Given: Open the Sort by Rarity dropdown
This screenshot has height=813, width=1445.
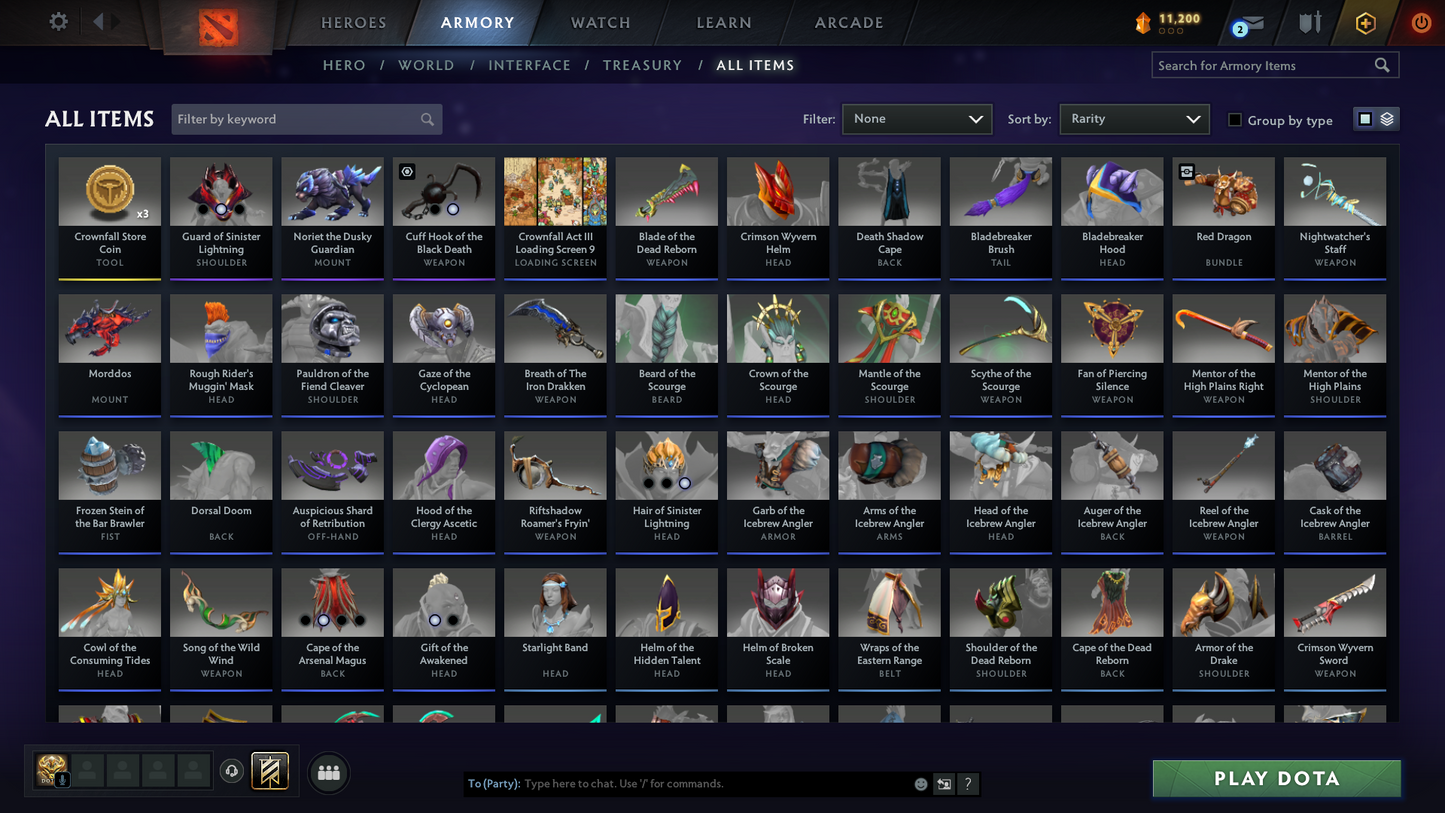Looking at the screenshot, I should pyautogui.click(x=1134, y=118).
